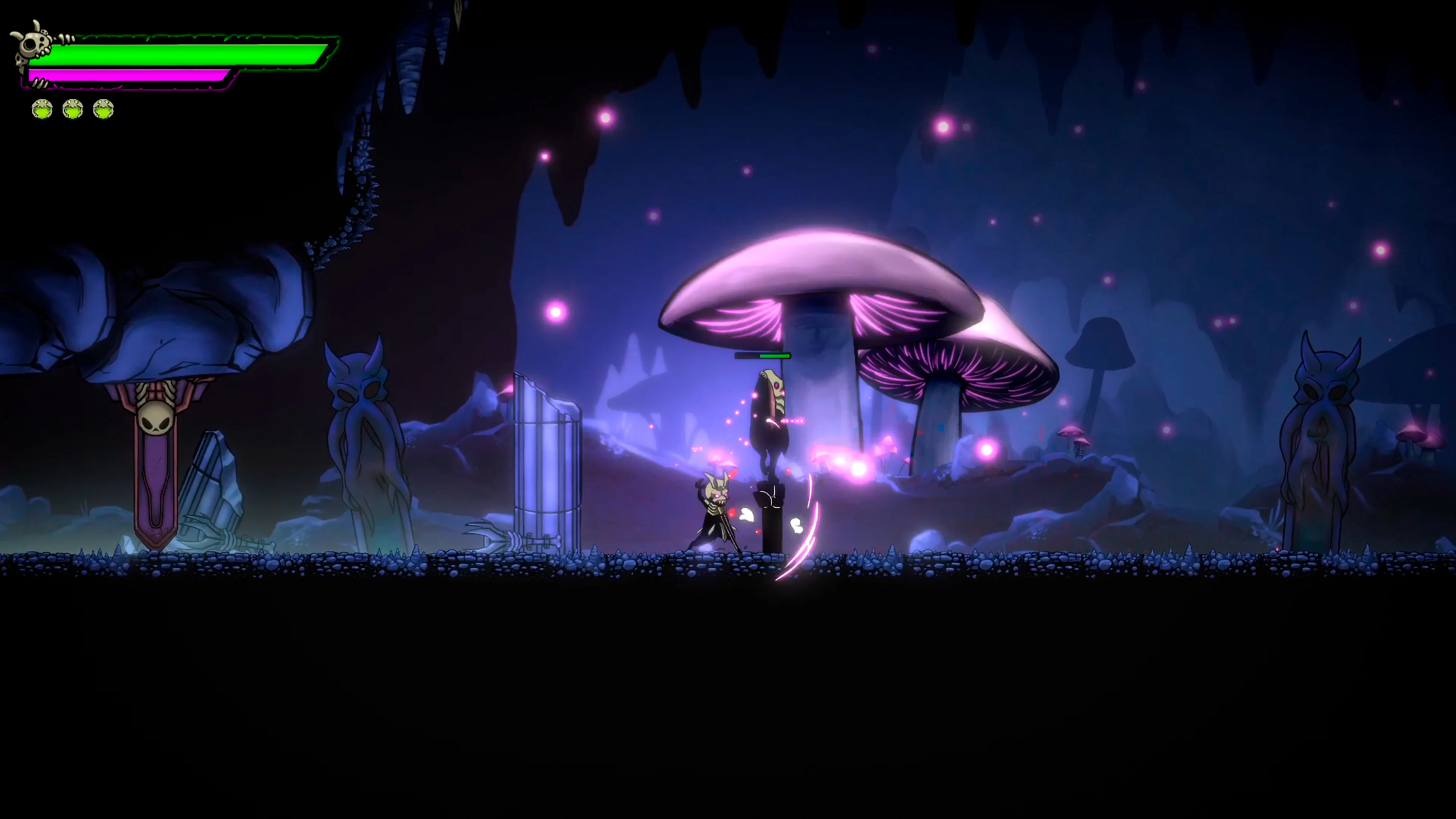Select the middle green orb charge icon
1456x819 pixels.
coord(72,109)
